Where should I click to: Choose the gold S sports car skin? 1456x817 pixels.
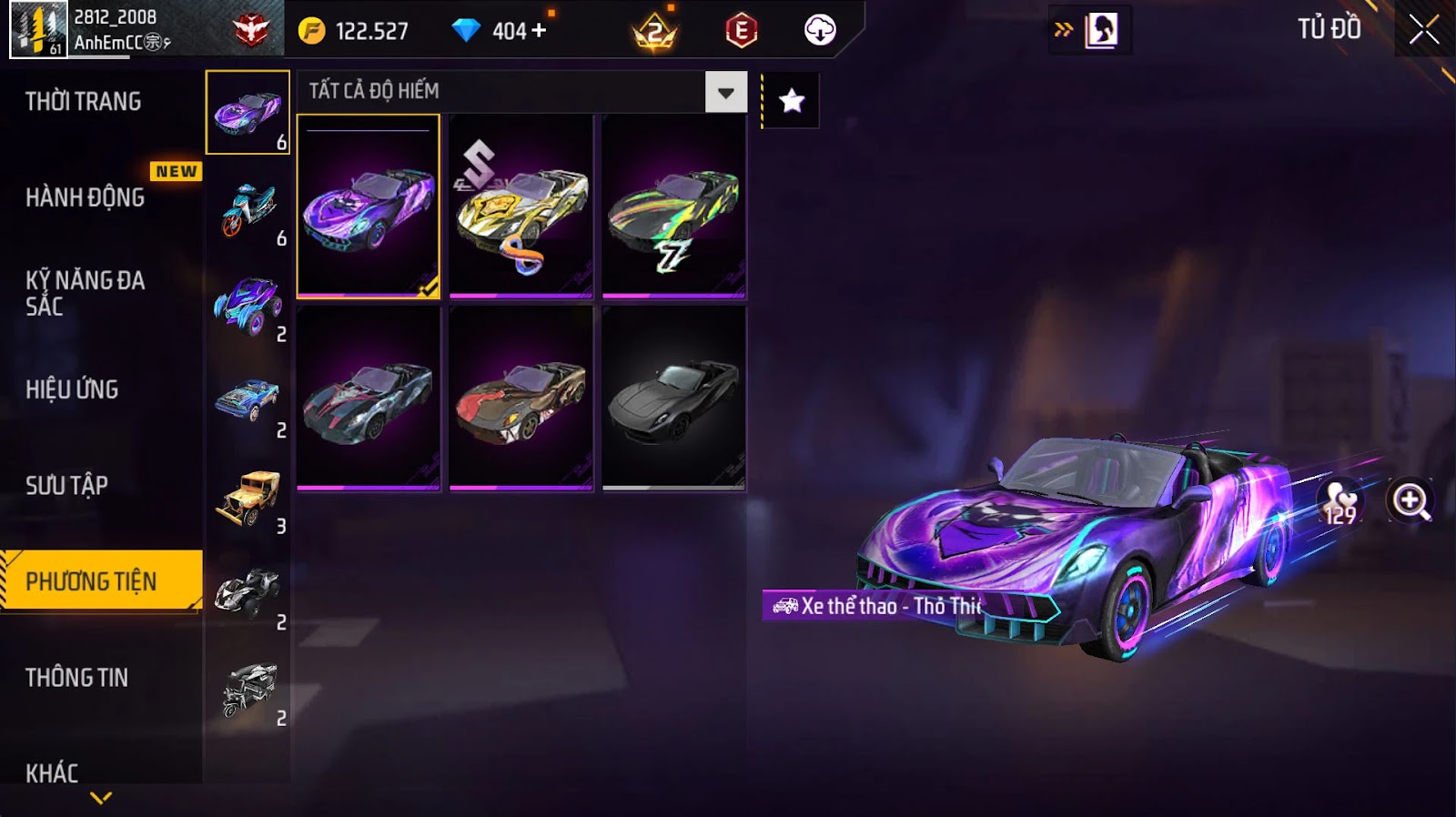point(521,206)
